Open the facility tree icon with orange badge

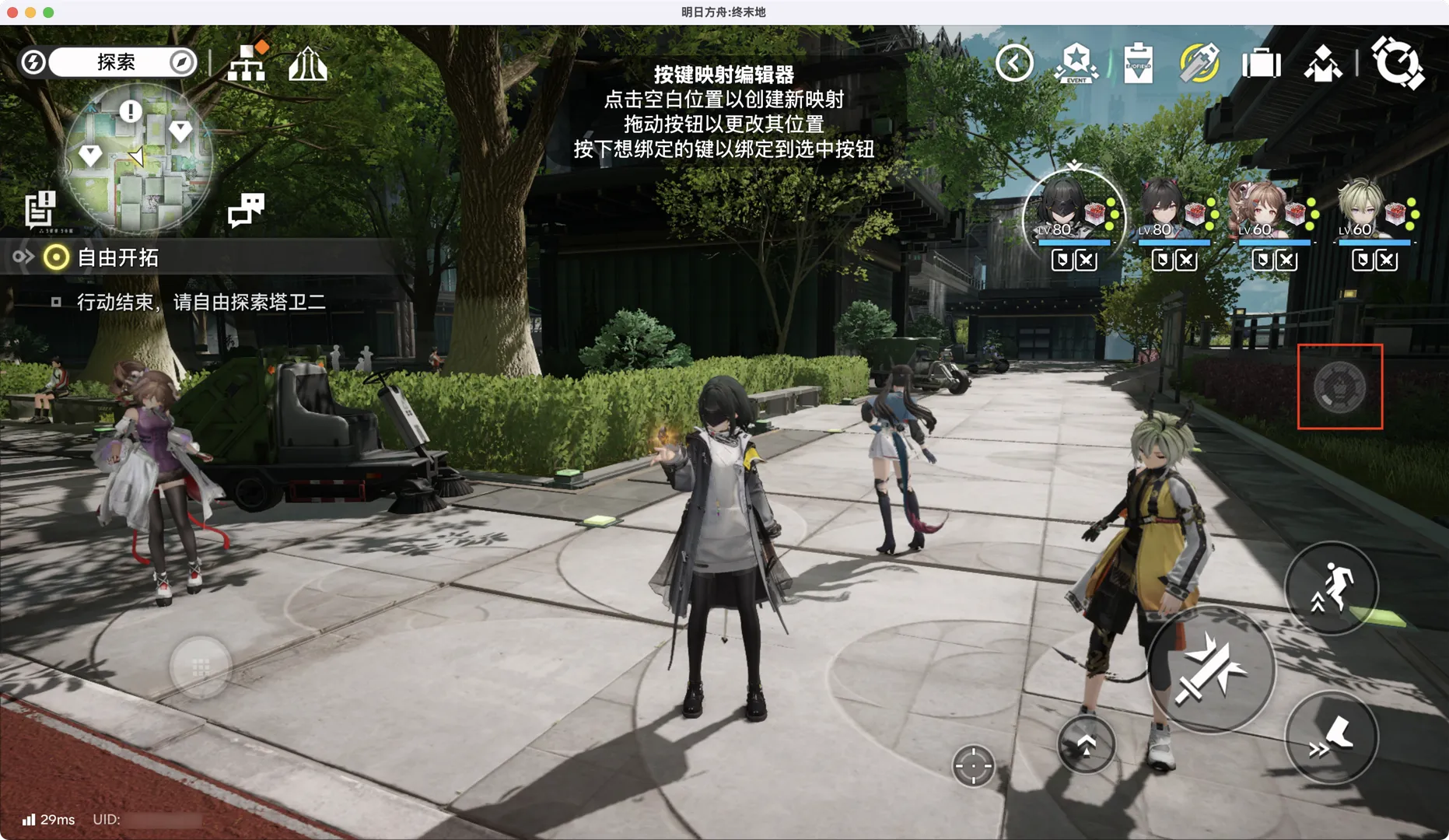[x=247, y=63]
